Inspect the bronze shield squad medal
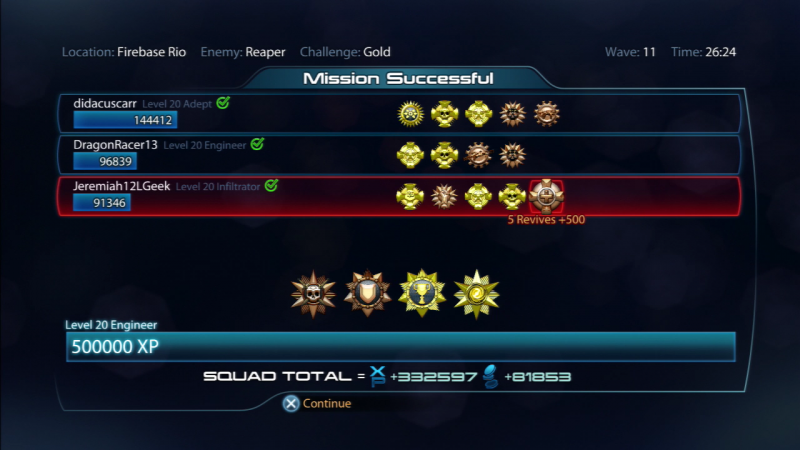The height and width of the screenshot is (450, 800). [x=367, y=292]
